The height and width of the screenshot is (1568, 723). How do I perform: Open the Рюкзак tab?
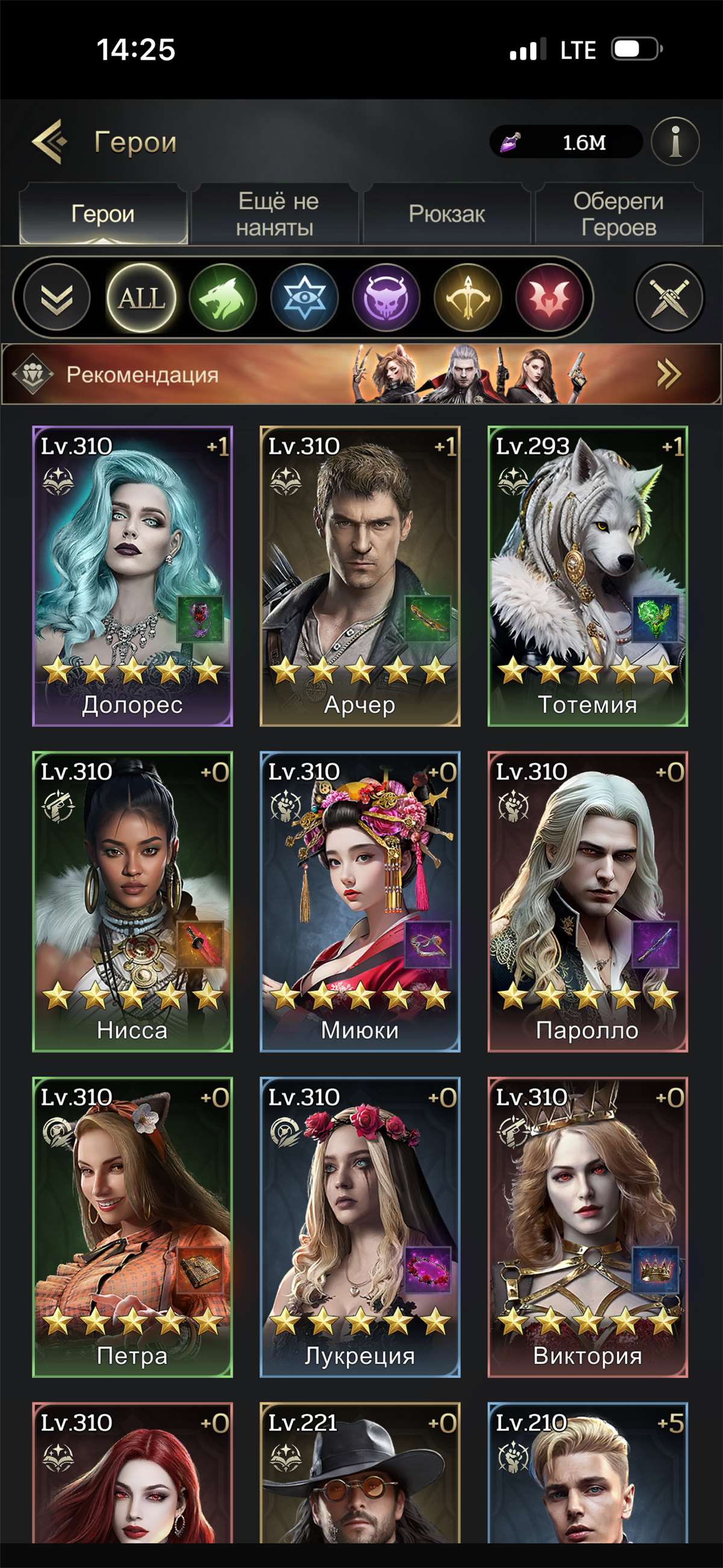pyautogui.click(x=446, y=214)
